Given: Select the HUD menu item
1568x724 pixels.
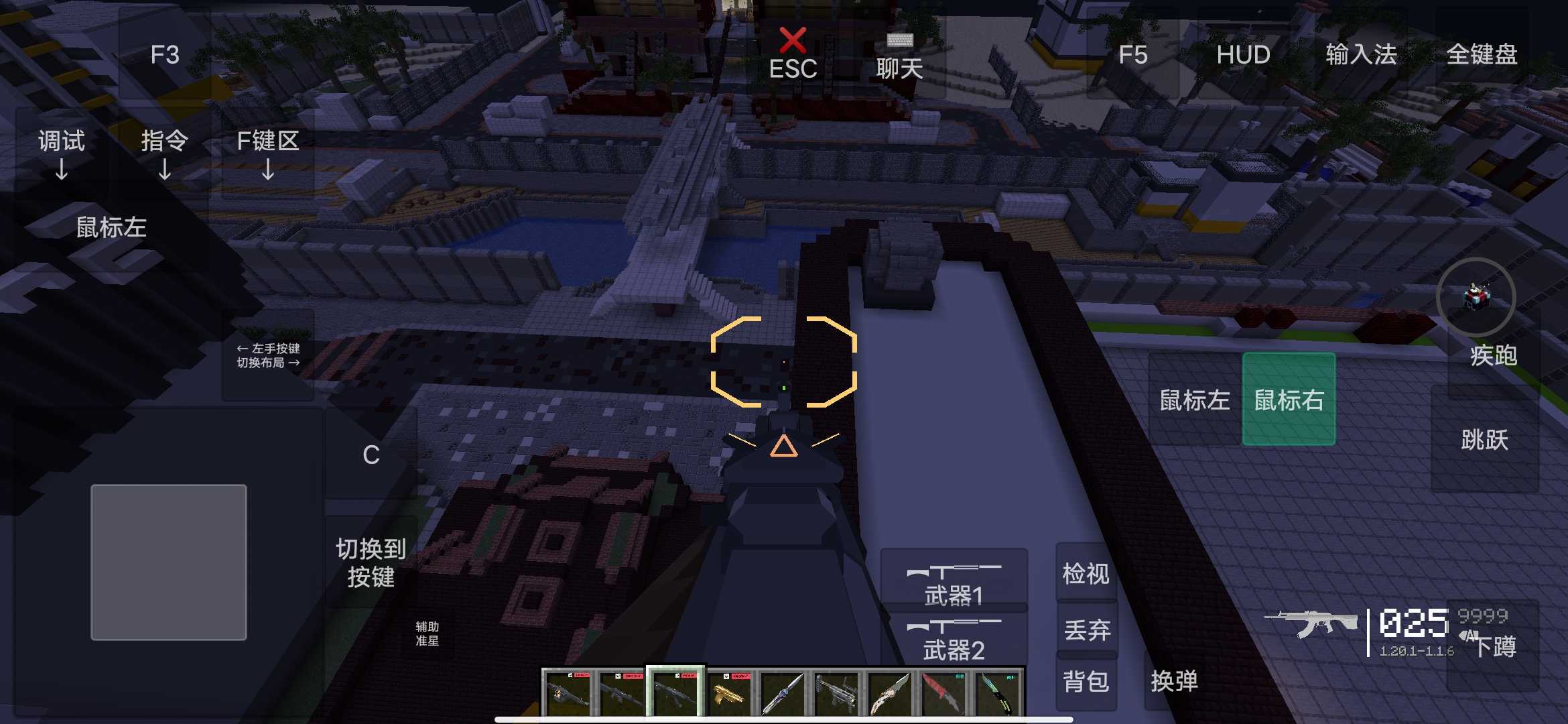Looking at the screenshot, I should click(x=1244, y=55).
